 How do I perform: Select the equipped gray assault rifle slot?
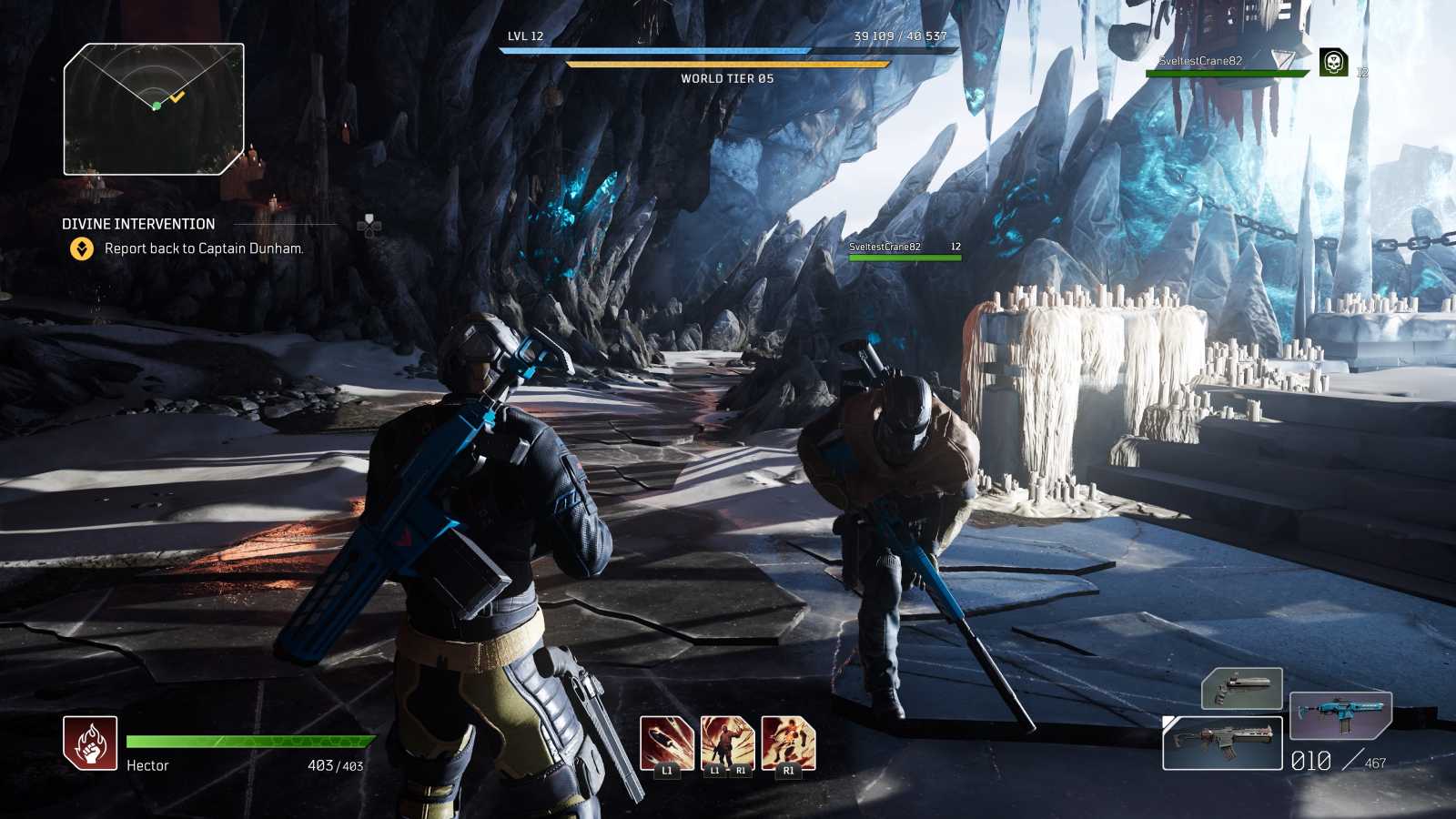[x=1222, y=743]
